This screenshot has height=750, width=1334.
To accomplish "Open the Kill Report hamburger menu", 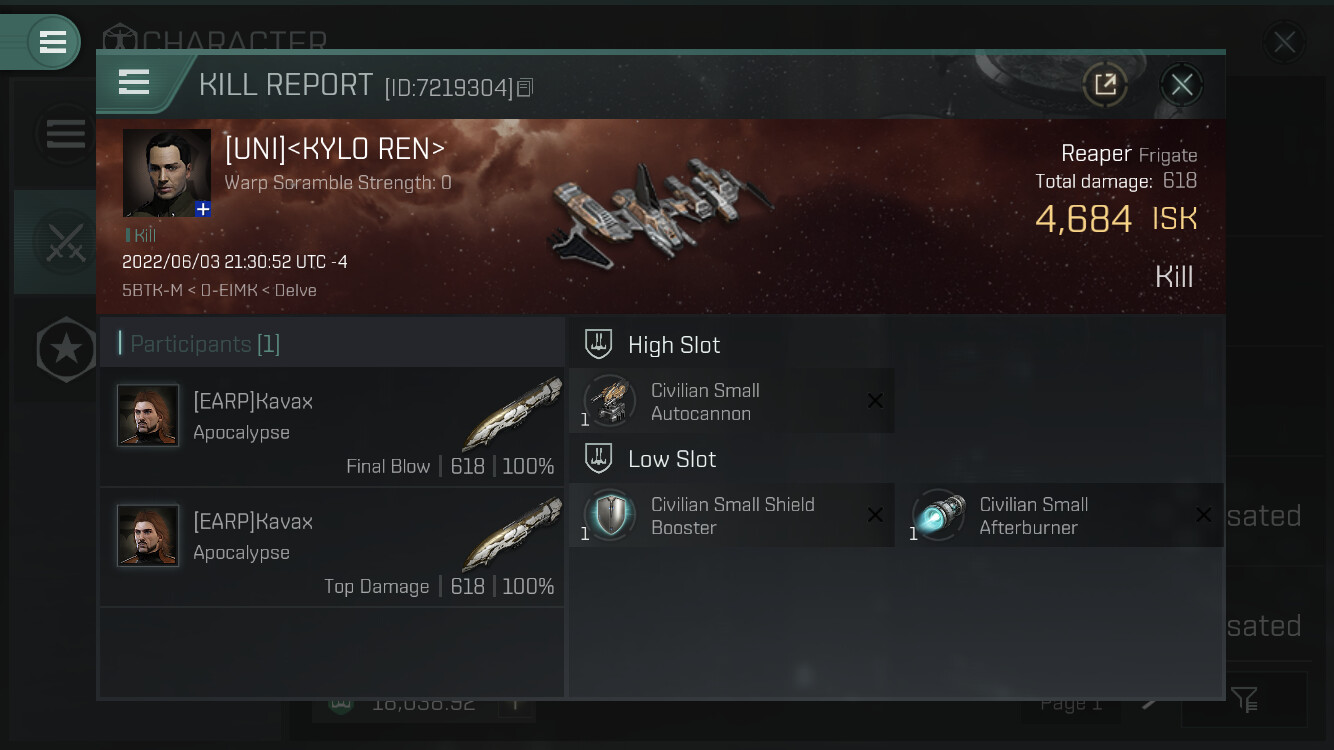I will click(134, 82).
